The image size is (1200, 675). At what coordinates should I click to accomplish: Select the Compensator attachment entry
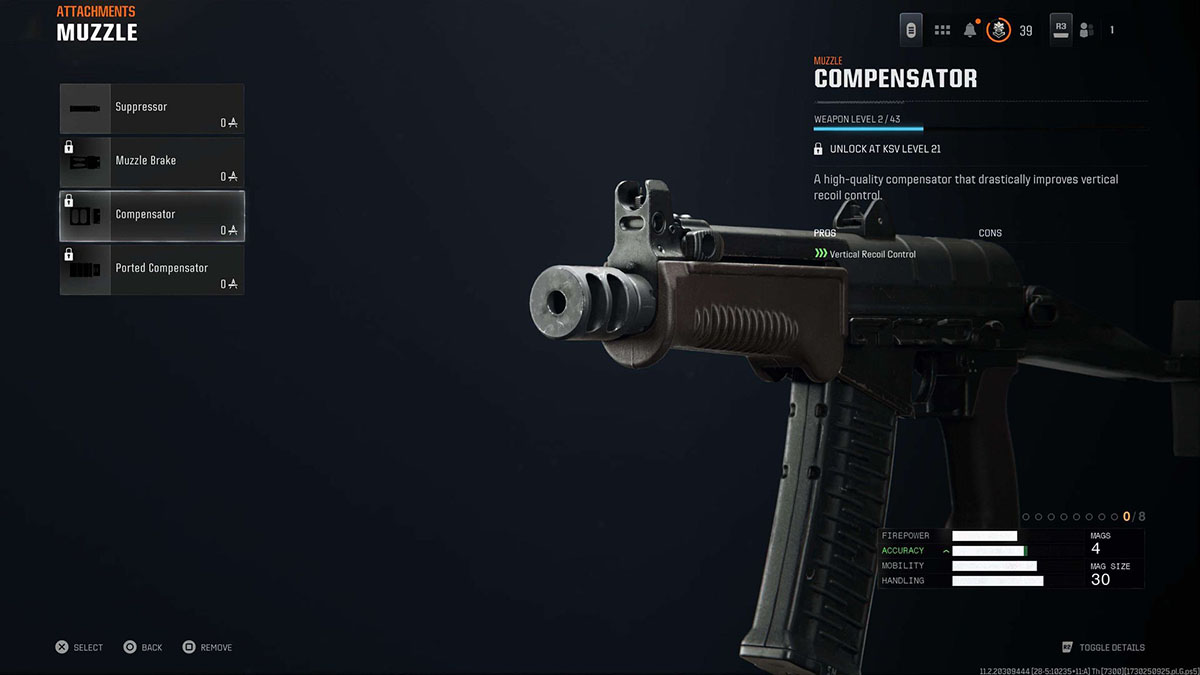pyautogui.click(x=151, y=216)
